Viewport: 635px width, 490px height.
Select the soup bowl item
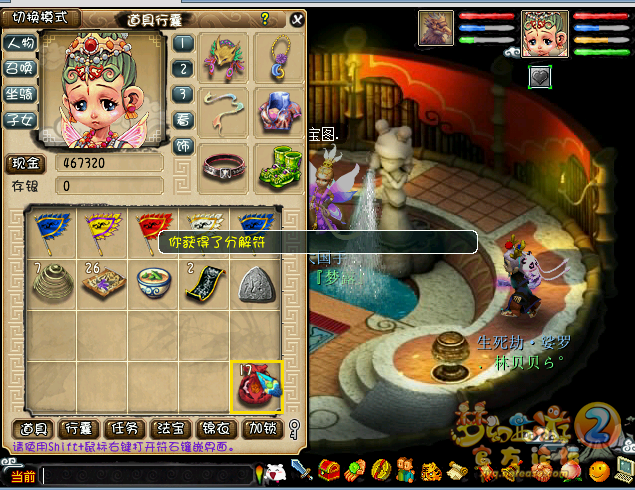153,283
